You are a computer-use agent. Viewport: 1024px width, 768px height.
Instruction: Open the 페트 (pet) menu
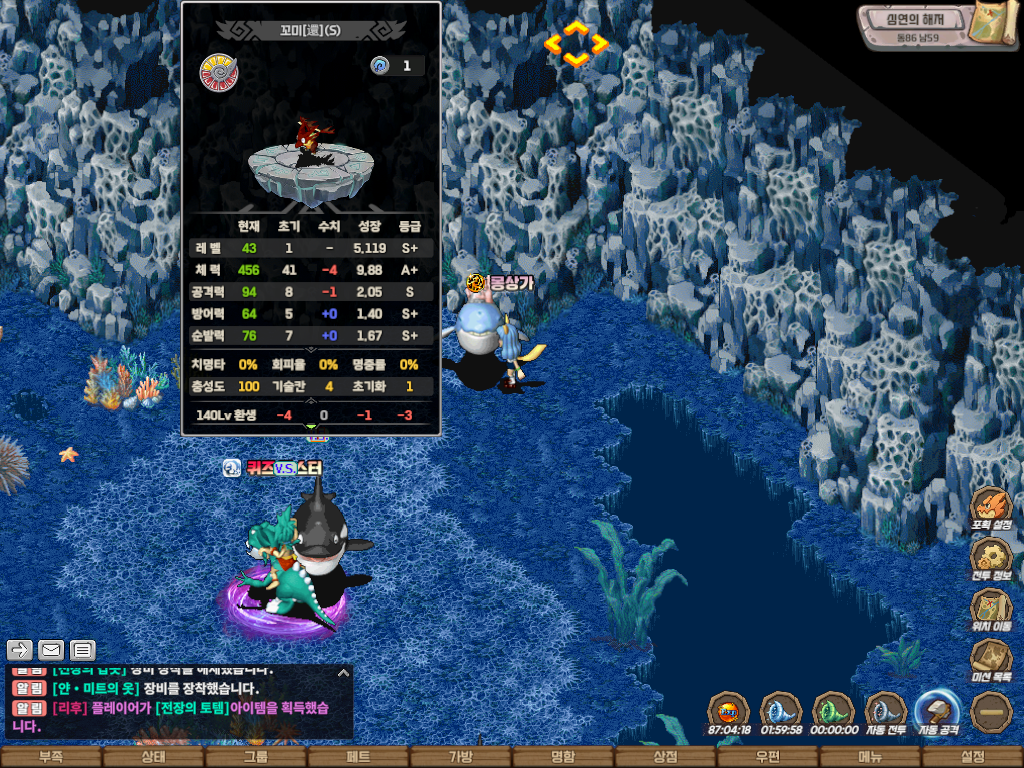(x=358, y=757)
